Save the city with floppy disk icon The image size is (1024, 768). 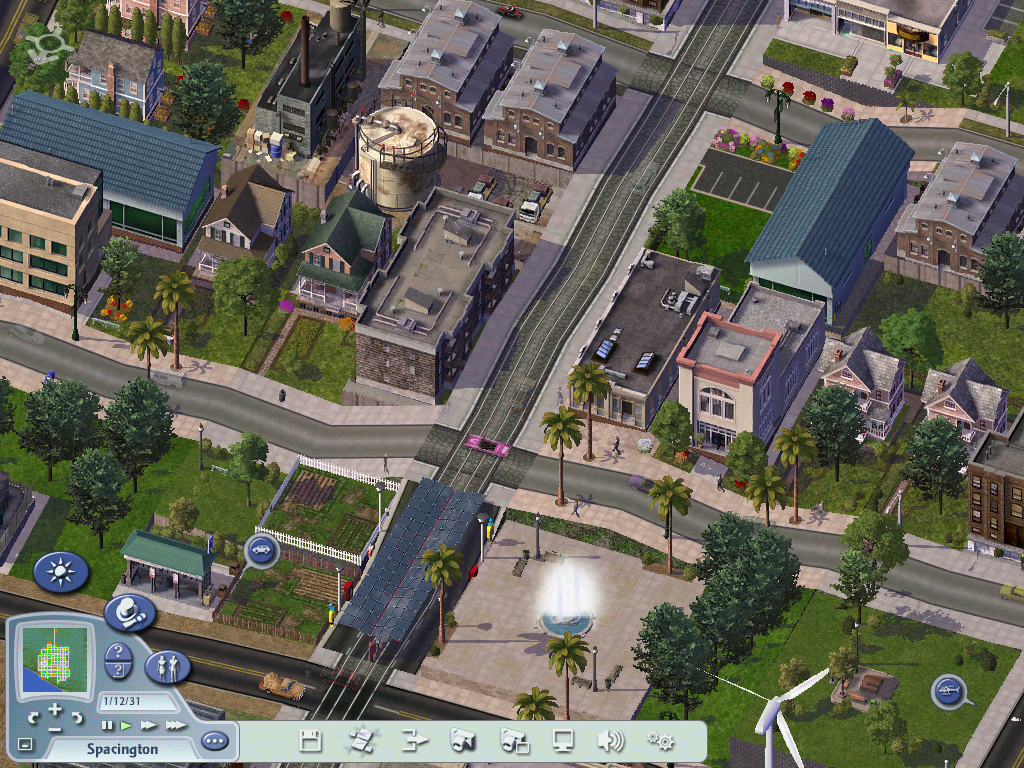coord(311,741)
